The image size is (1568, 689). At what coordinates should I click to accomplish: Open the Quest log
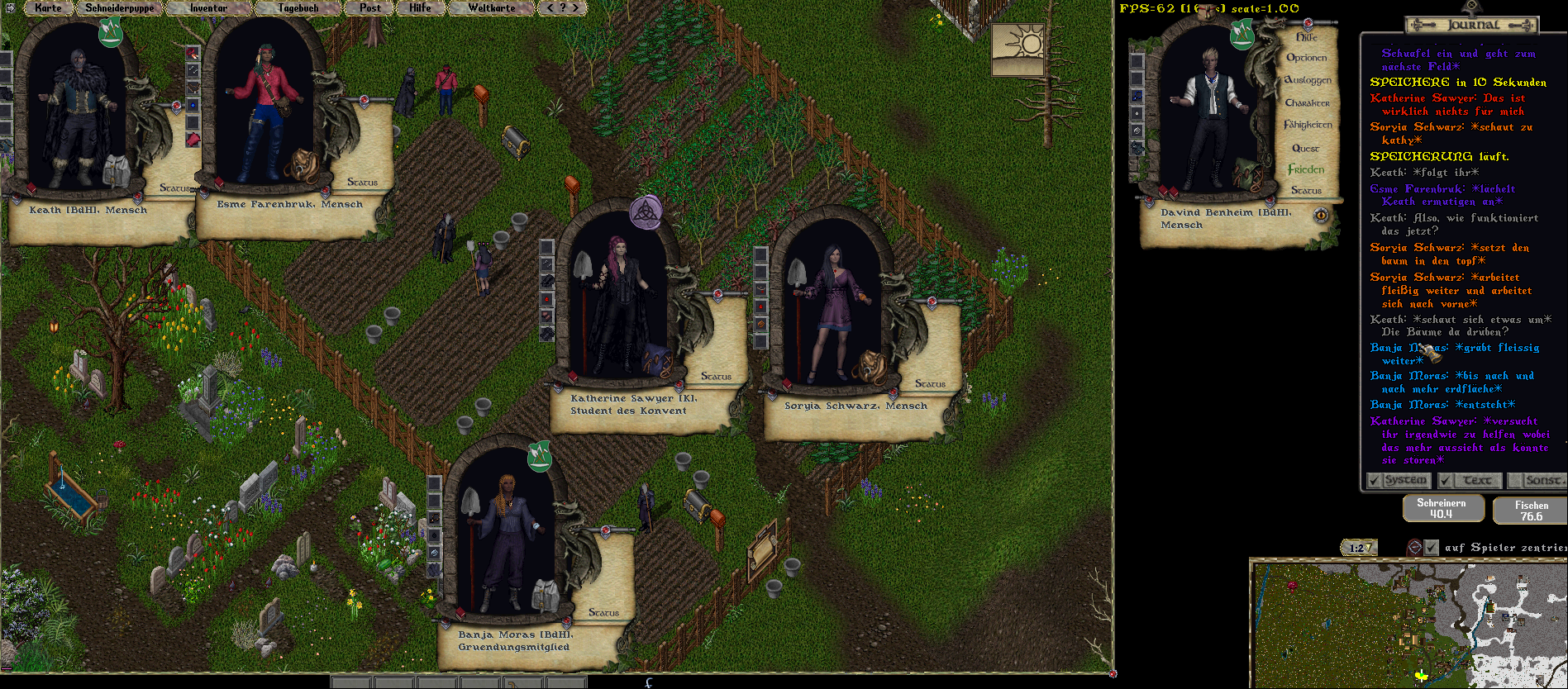[x=1306, y=149]
